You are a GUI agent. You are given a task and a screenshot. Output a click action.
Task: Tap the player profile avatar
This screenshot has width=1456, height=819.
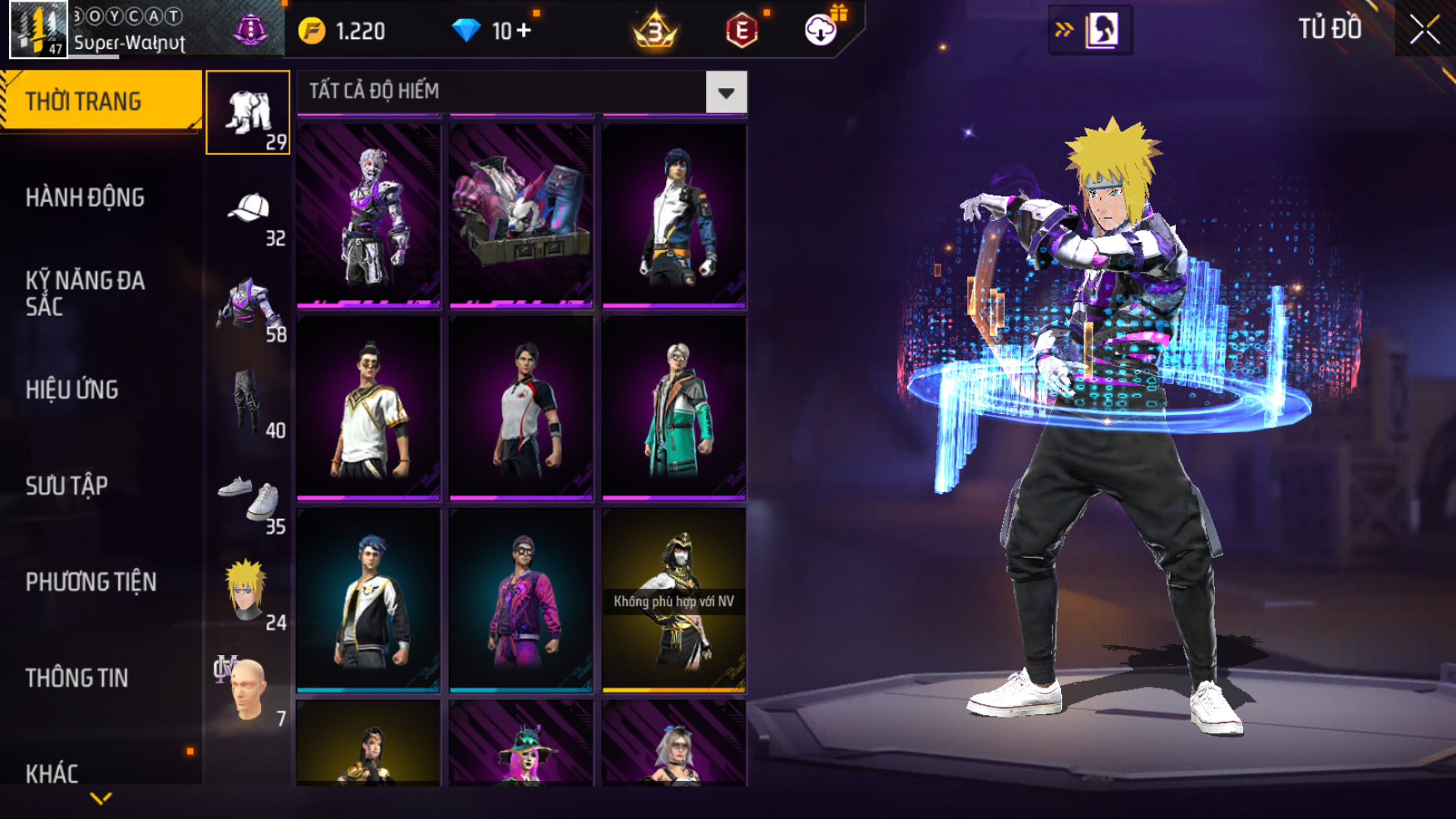38,29
